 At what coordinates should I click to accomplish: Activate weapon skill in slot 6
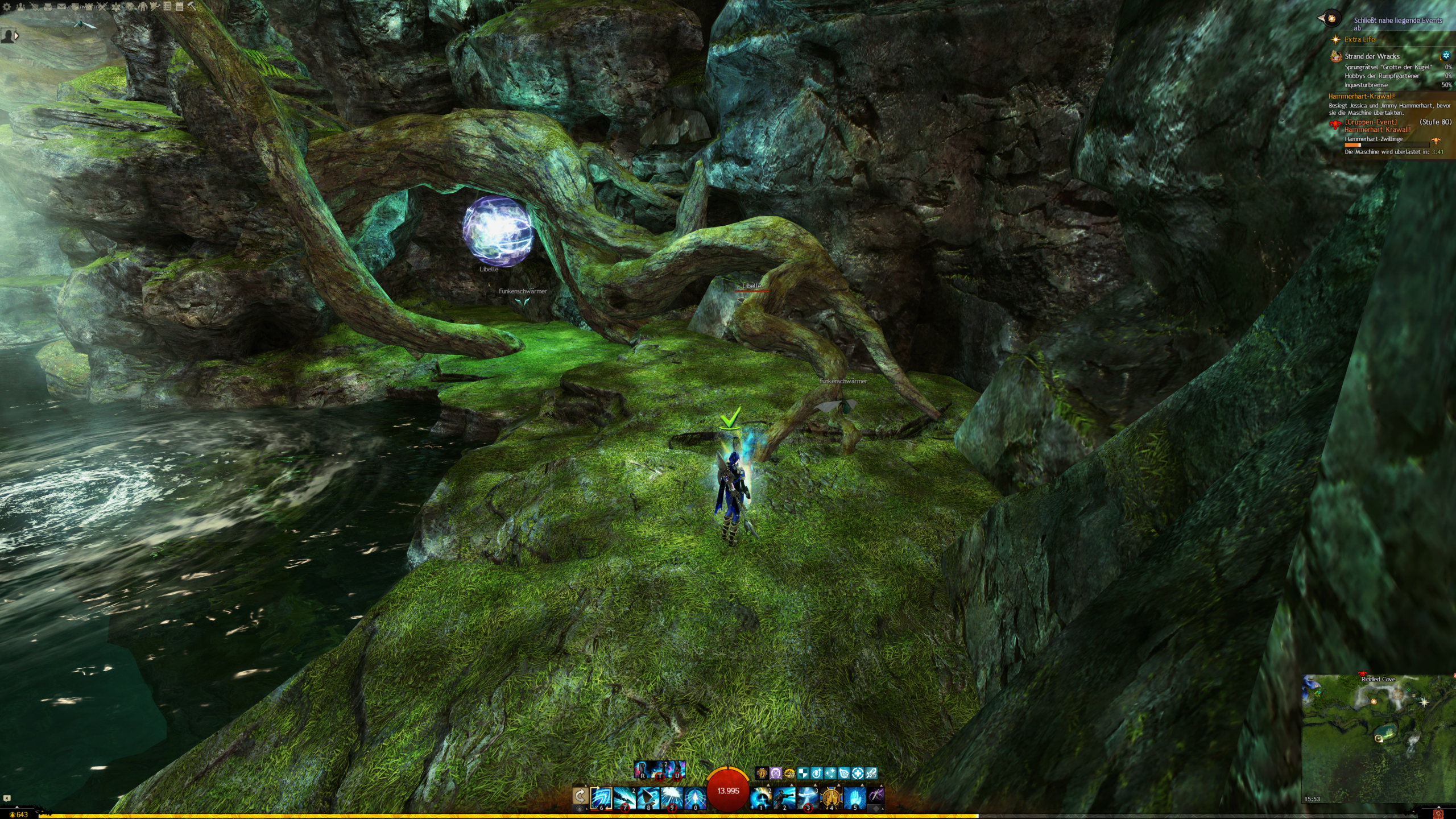tap(601, 798)
